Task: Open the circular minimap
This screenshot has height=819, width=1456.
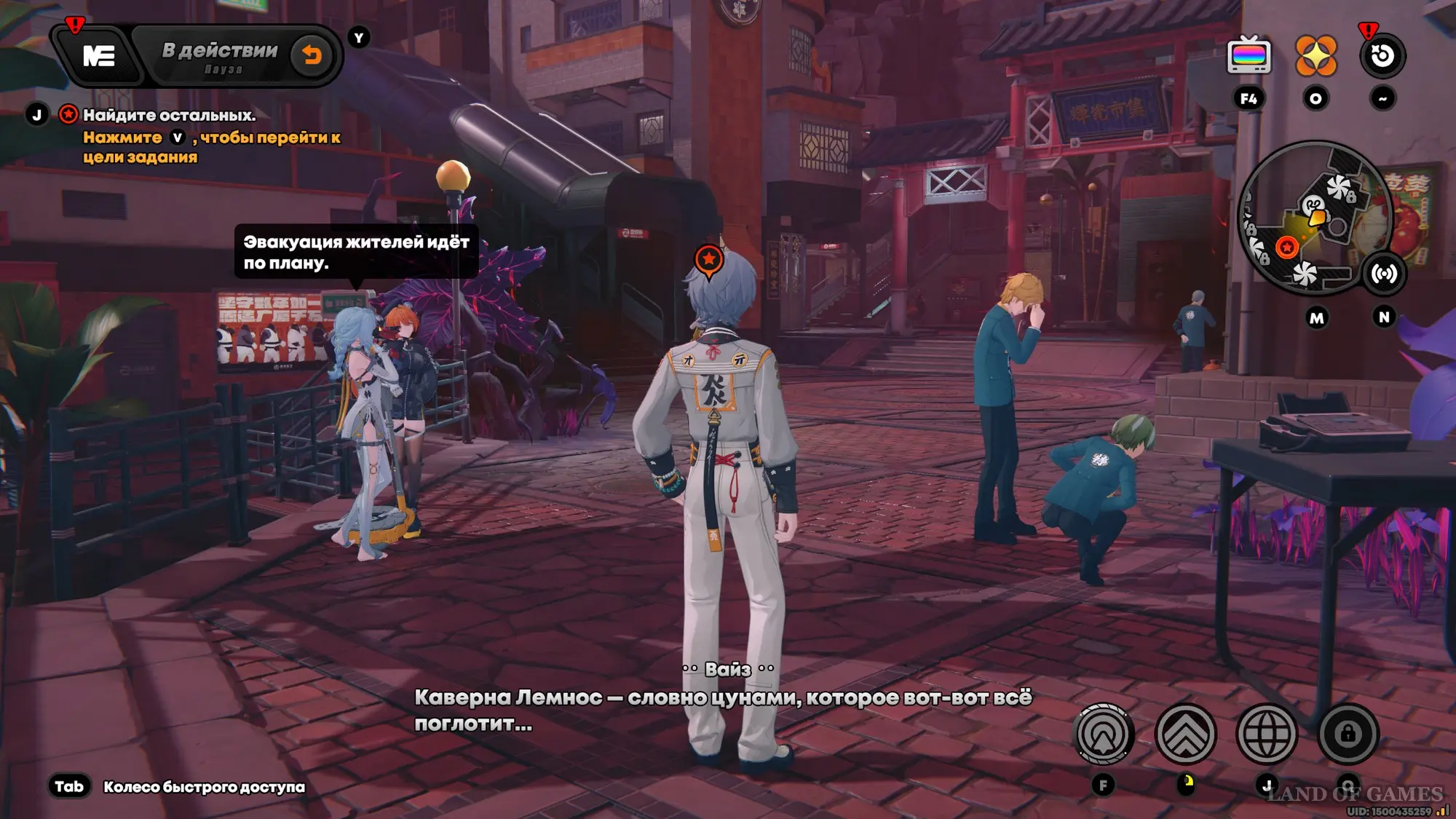Action: (1313, 218)
